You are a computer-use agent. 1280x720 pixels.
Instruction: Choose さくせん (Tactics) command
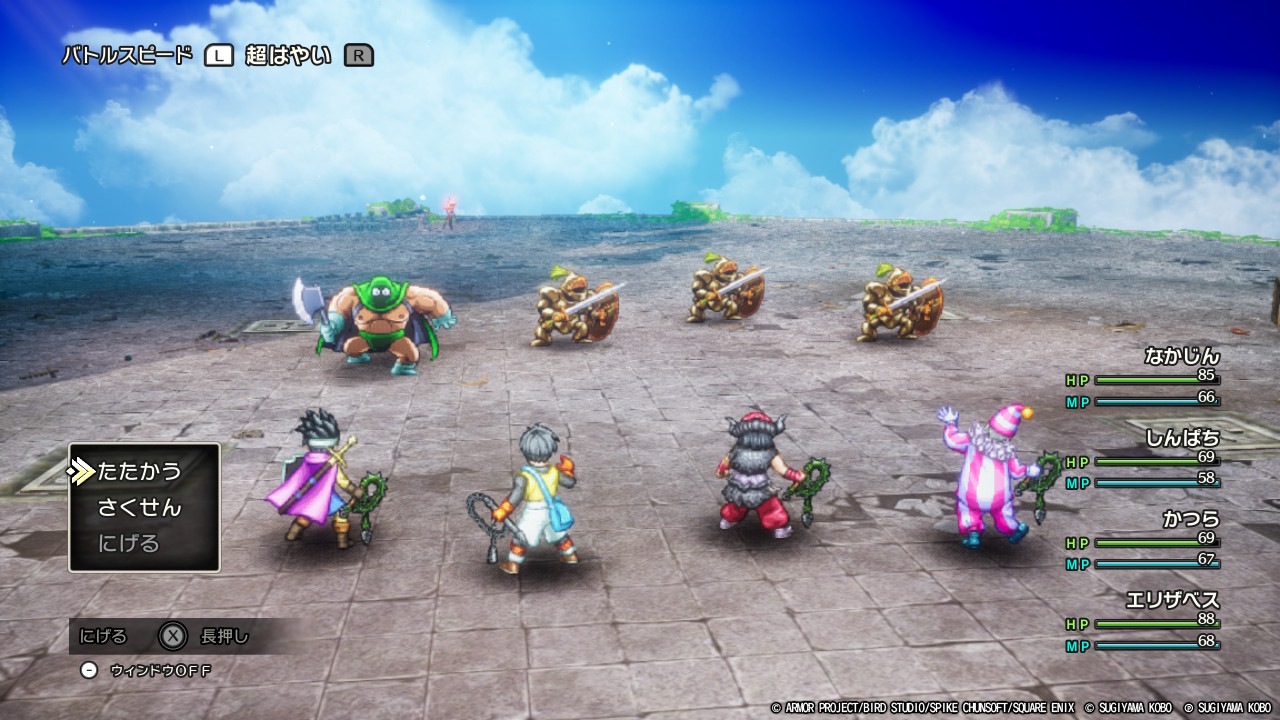(139, 508)
